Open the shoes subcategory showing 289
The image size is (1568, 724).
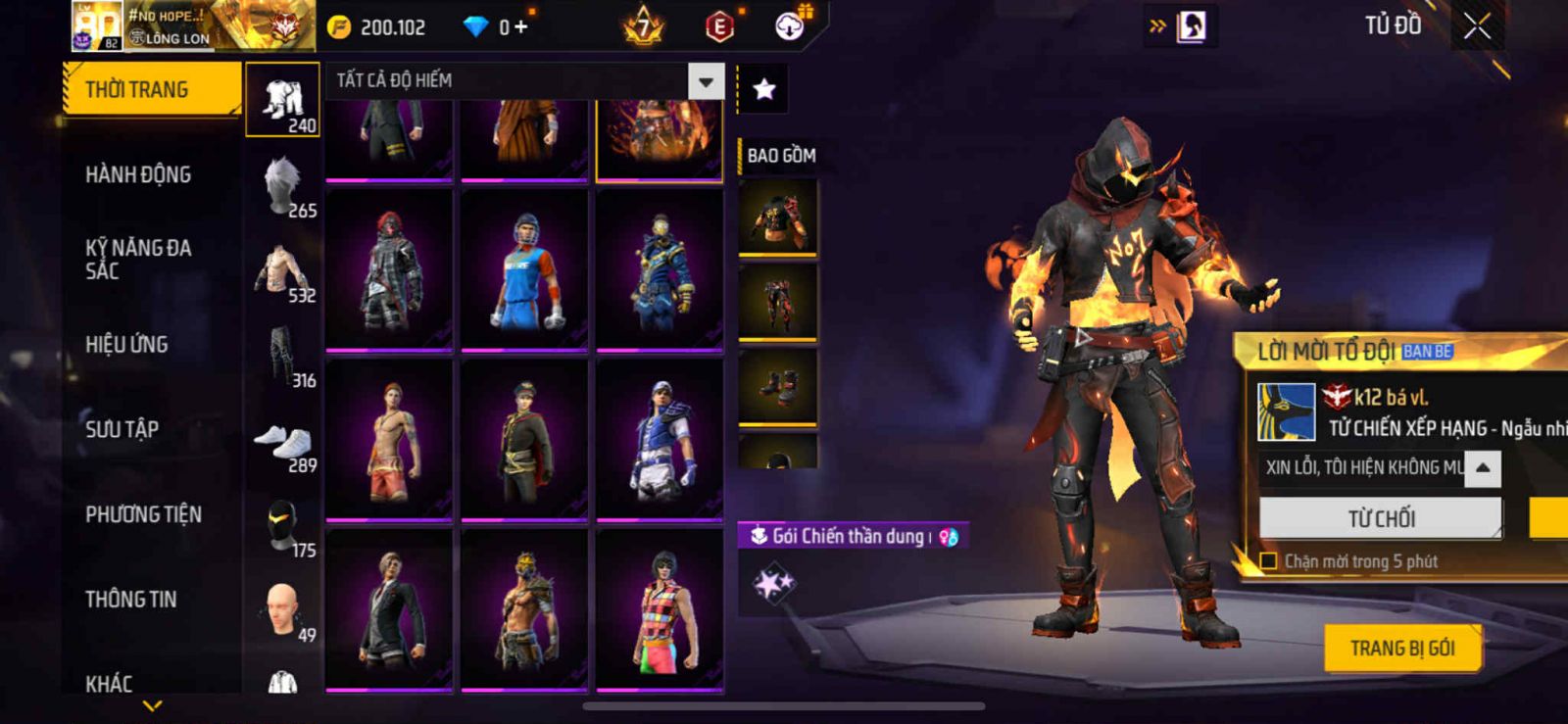click(283, 446)
